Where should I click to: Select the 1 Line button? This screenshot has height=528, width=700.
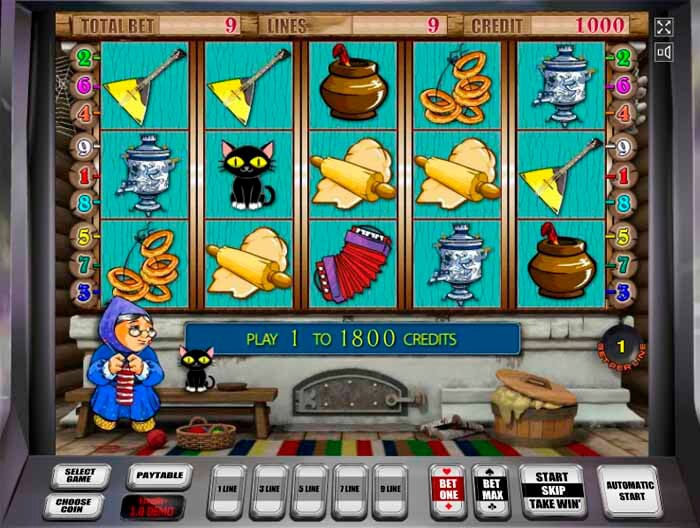coord(227,490)
